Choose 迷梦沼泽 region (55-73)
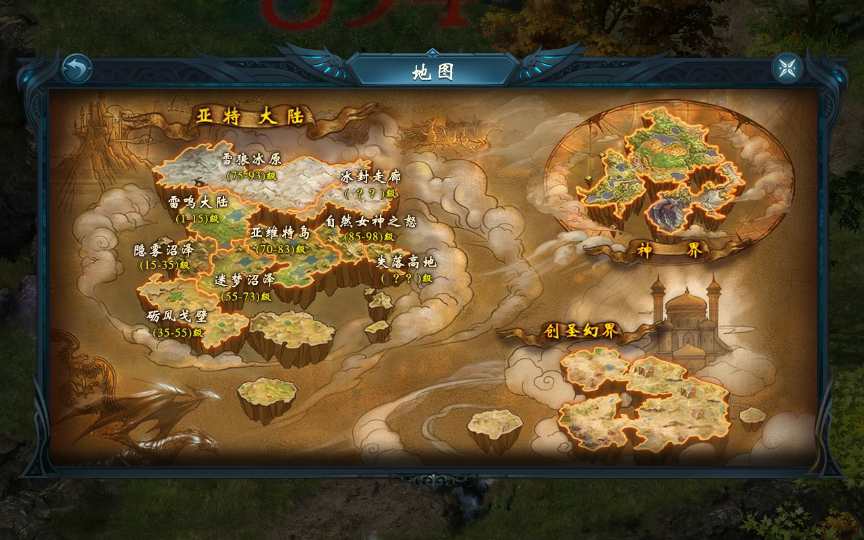 click(246, 287)
